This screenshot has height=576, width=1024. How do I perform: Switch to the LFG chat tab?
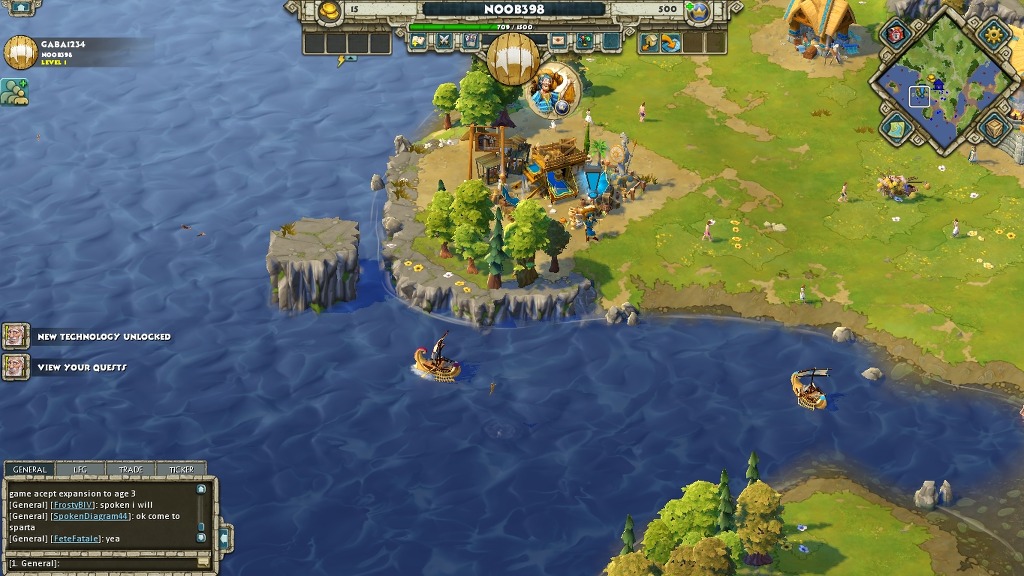coord(80,469)
